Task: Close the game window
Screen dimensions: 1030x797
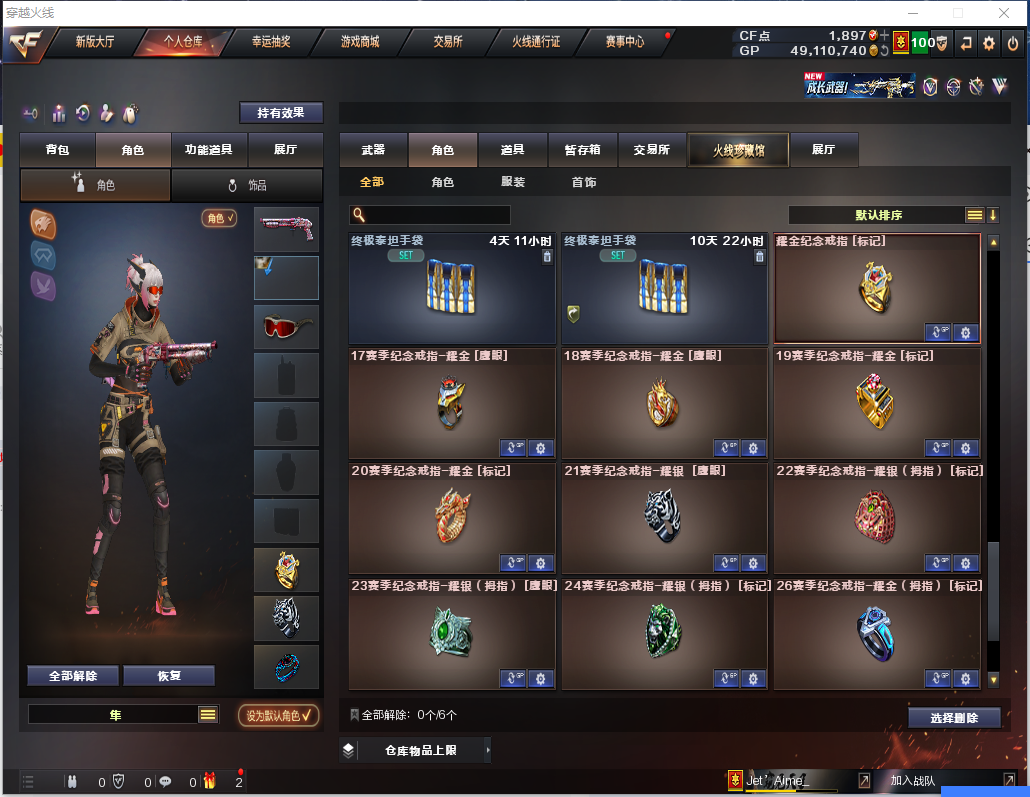Action: [1004, 13]
